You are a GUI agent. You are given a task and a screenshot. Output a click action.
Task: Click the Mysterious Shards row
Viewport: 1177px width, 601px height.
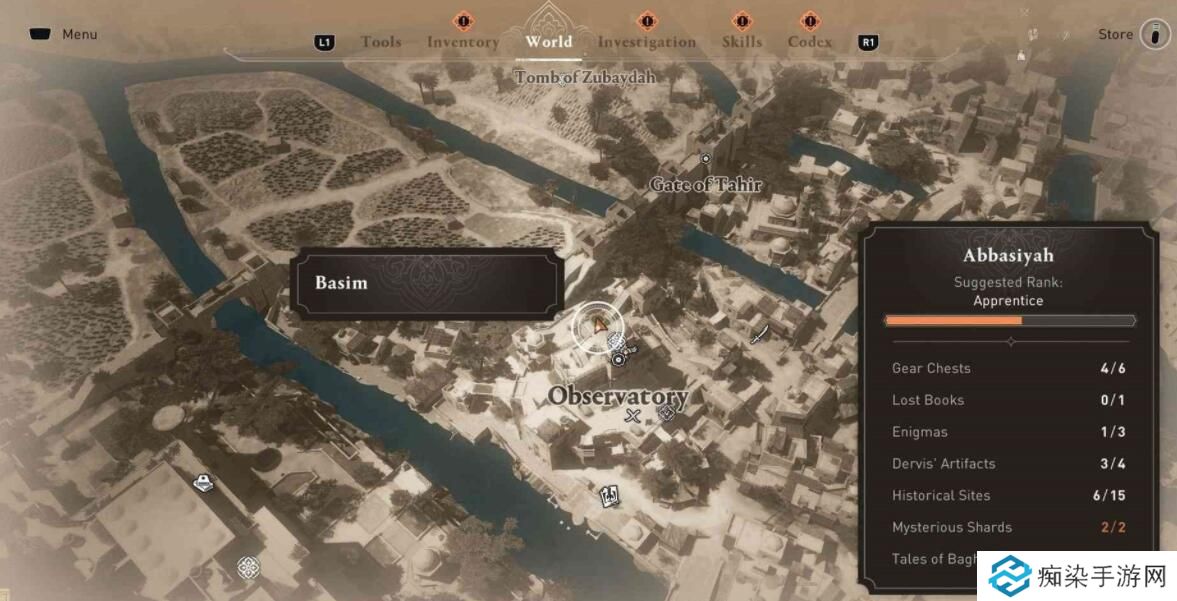click(x=1009, y=527)
